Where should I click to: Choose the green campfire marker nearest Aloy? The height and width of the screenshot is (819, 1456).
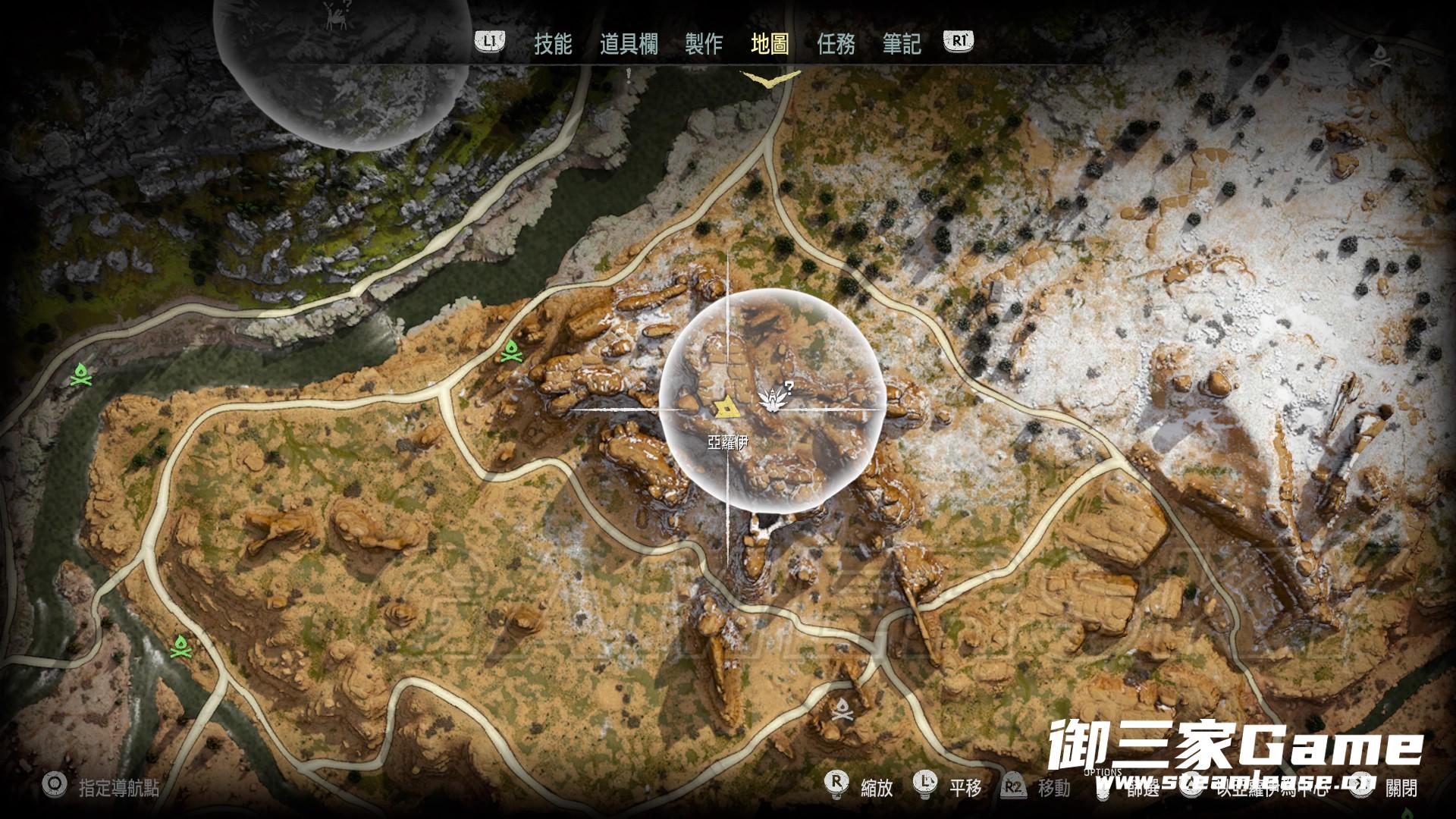(x=512, y=352)
